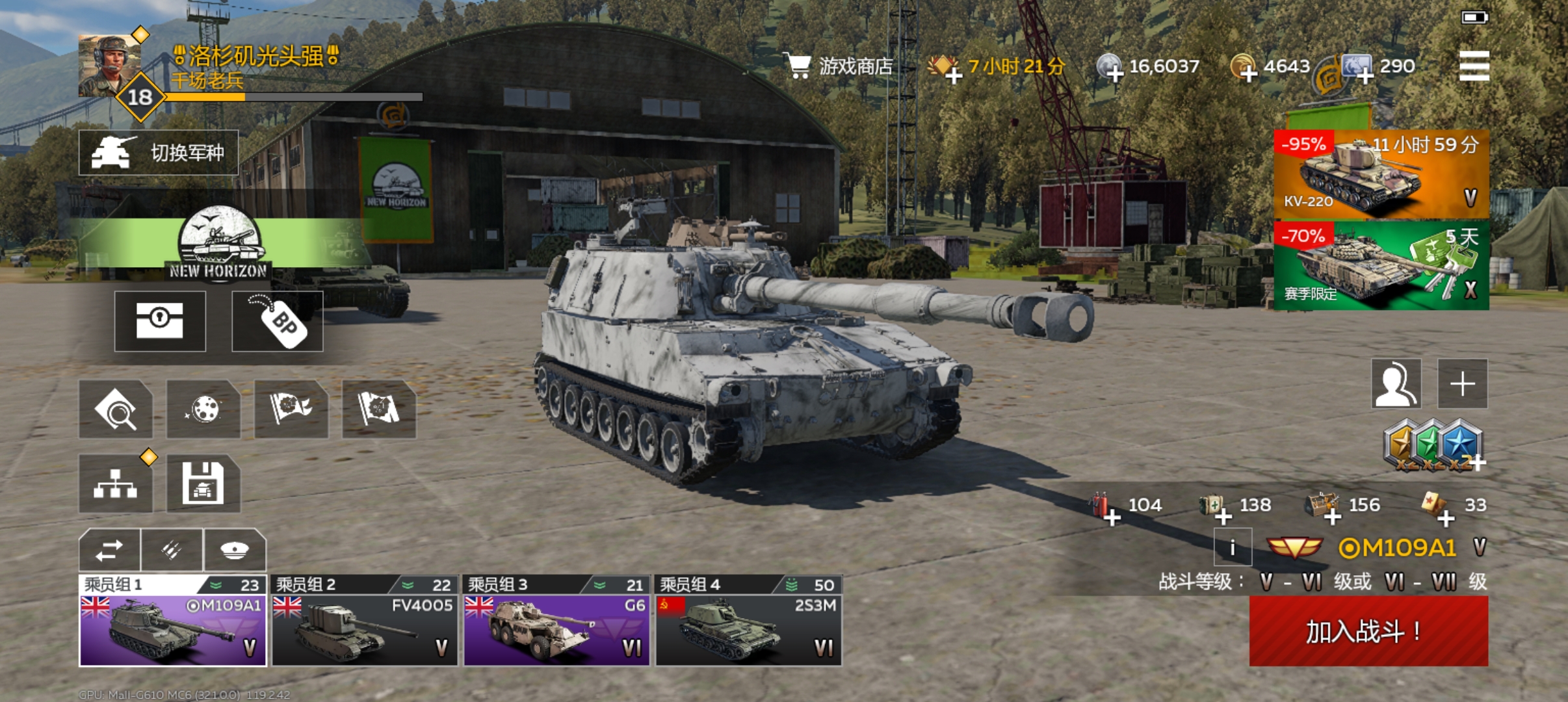This screenshot has width=1568, height=702.
Task: Pick the 2S3M tank in crew slot 4
Action: tap(748, 622)
